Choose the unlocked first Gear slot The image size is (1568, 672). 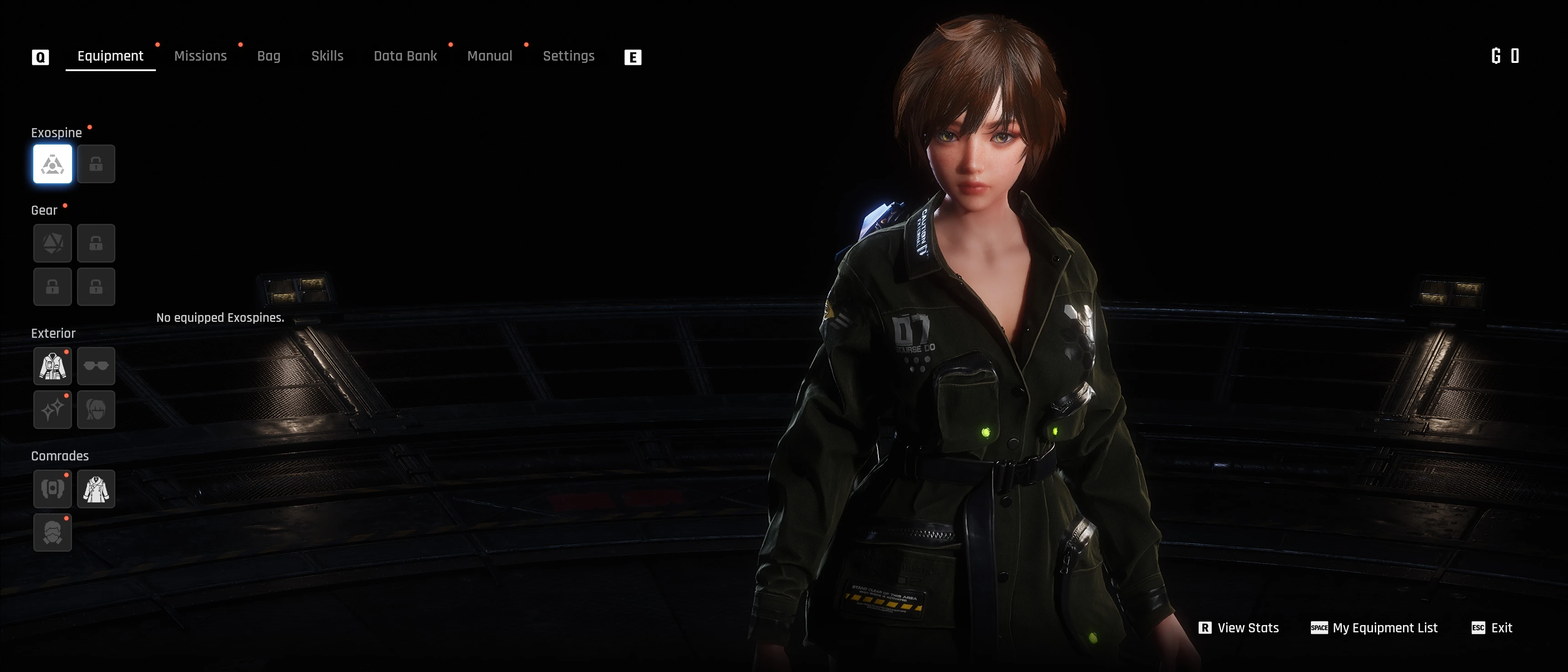(52, 243)
